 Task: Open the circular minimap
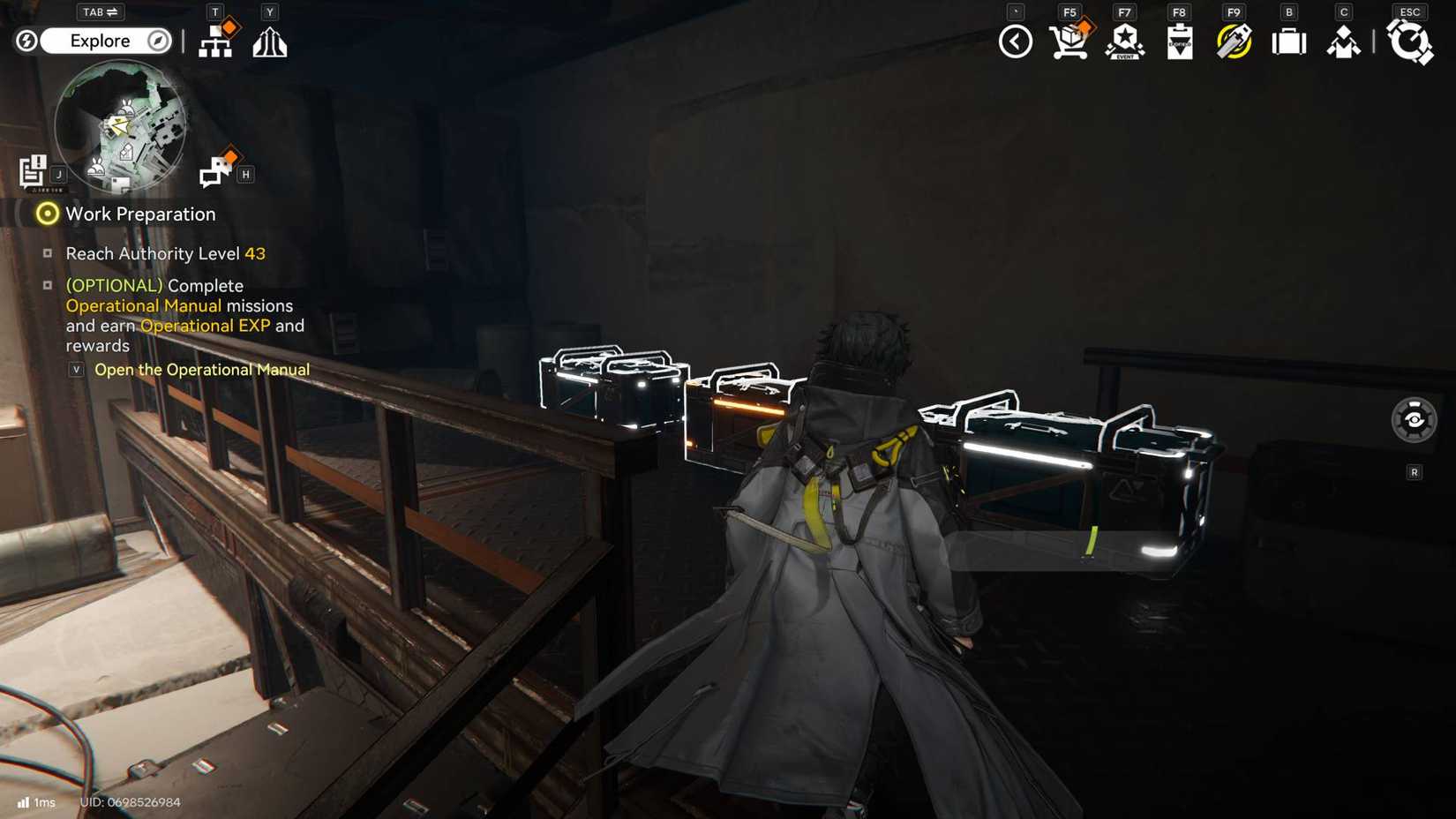coord(120,126)
